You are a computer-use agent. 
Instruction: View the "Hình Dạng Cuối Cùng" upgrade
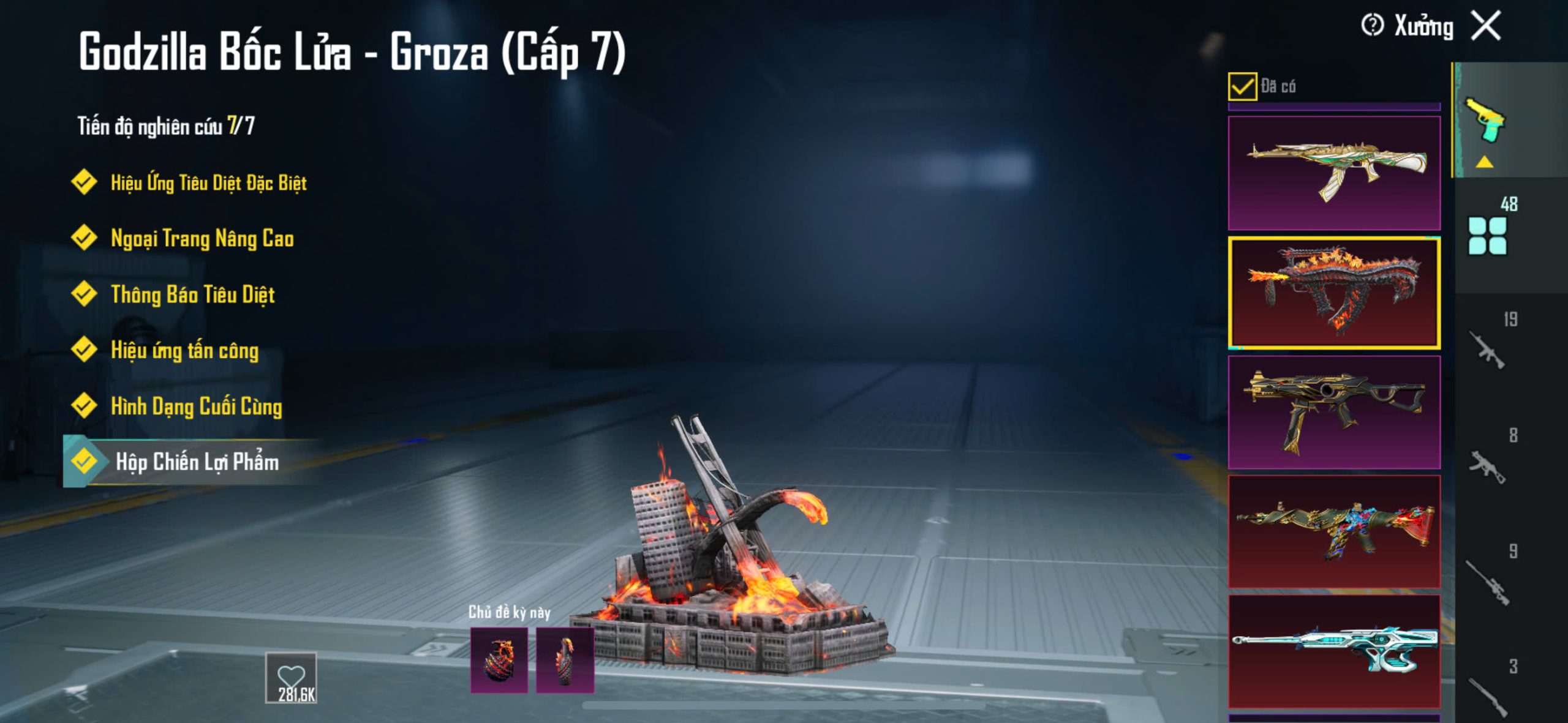(x=196, y=406)
